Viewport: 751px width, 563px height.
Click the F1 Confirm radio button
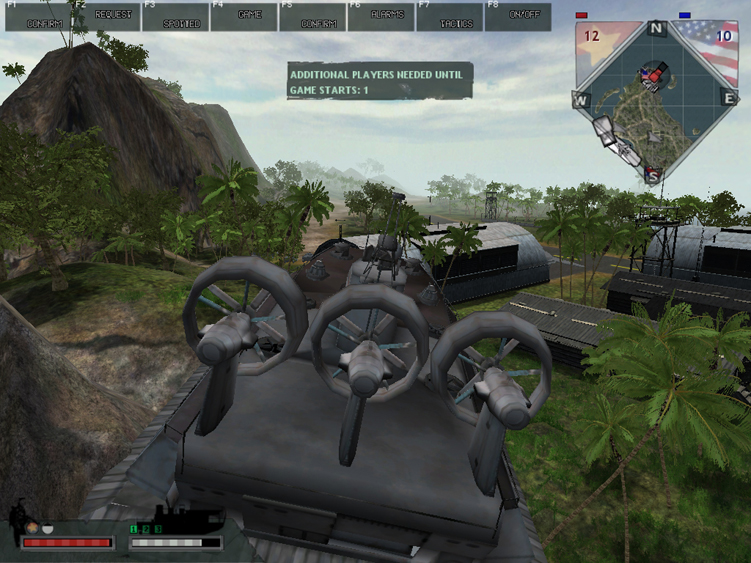(x=37, y=16)
